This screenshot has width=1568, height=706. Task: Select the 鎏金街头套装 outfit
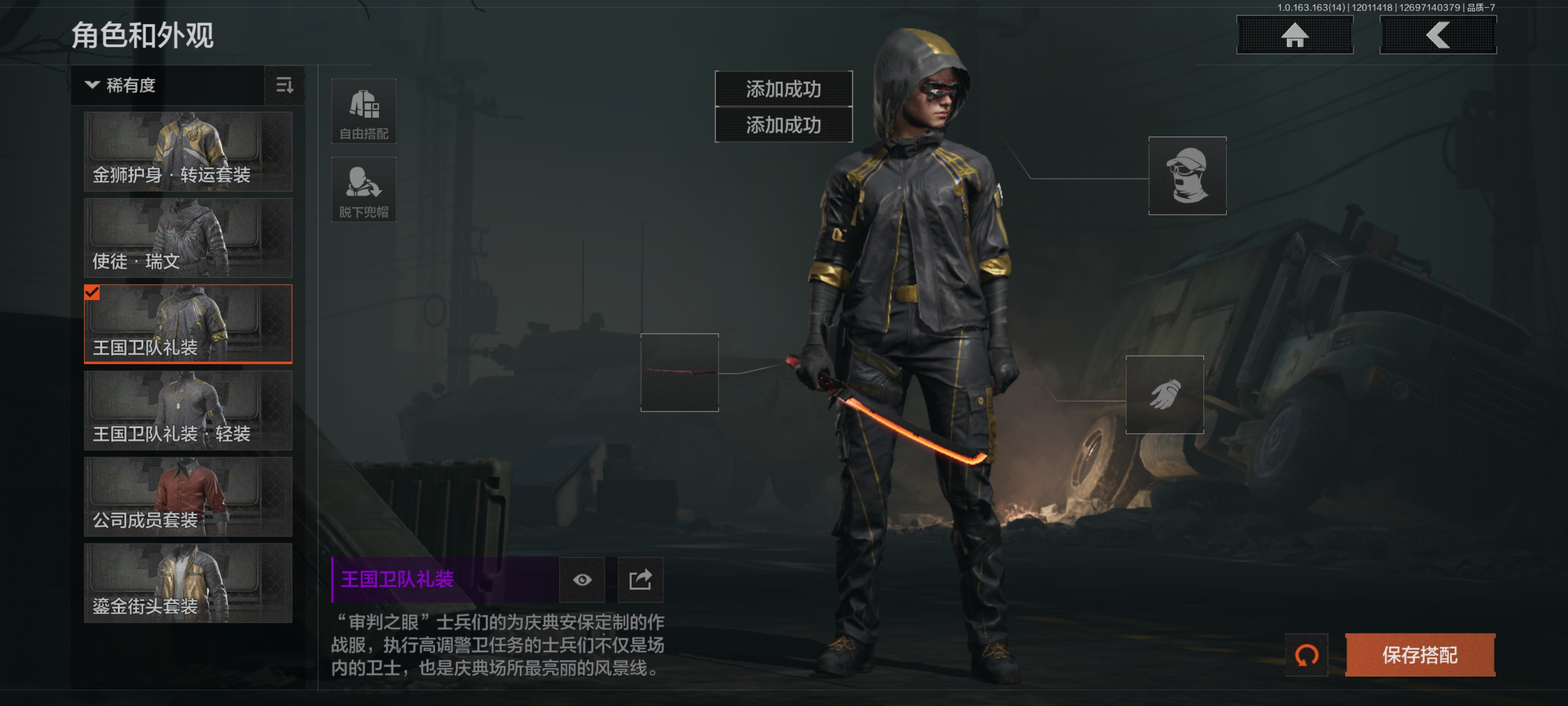click(188, 583)
